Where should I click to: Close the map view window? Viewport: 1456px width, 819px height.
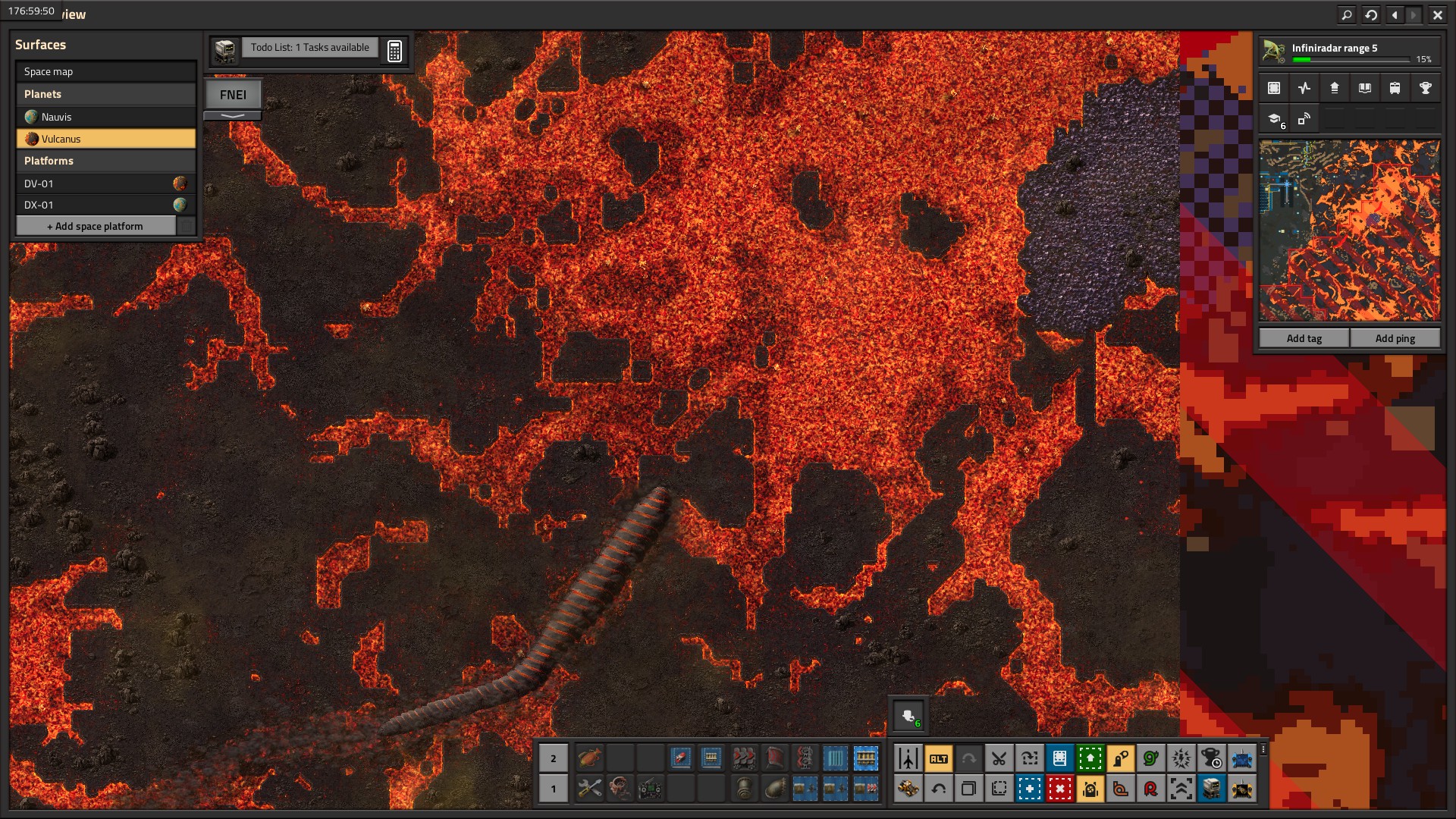tap(1437, 14)
